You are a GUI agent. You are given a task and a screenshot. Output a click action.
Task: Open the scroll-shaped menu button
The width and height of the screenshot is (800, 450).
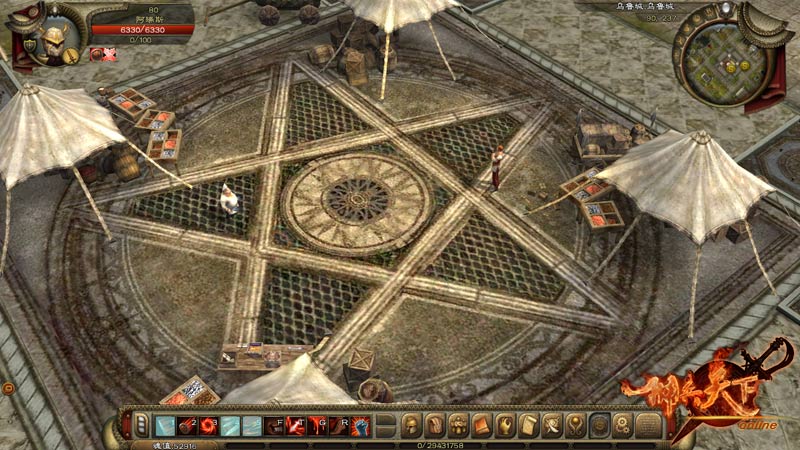click(529, 425)
